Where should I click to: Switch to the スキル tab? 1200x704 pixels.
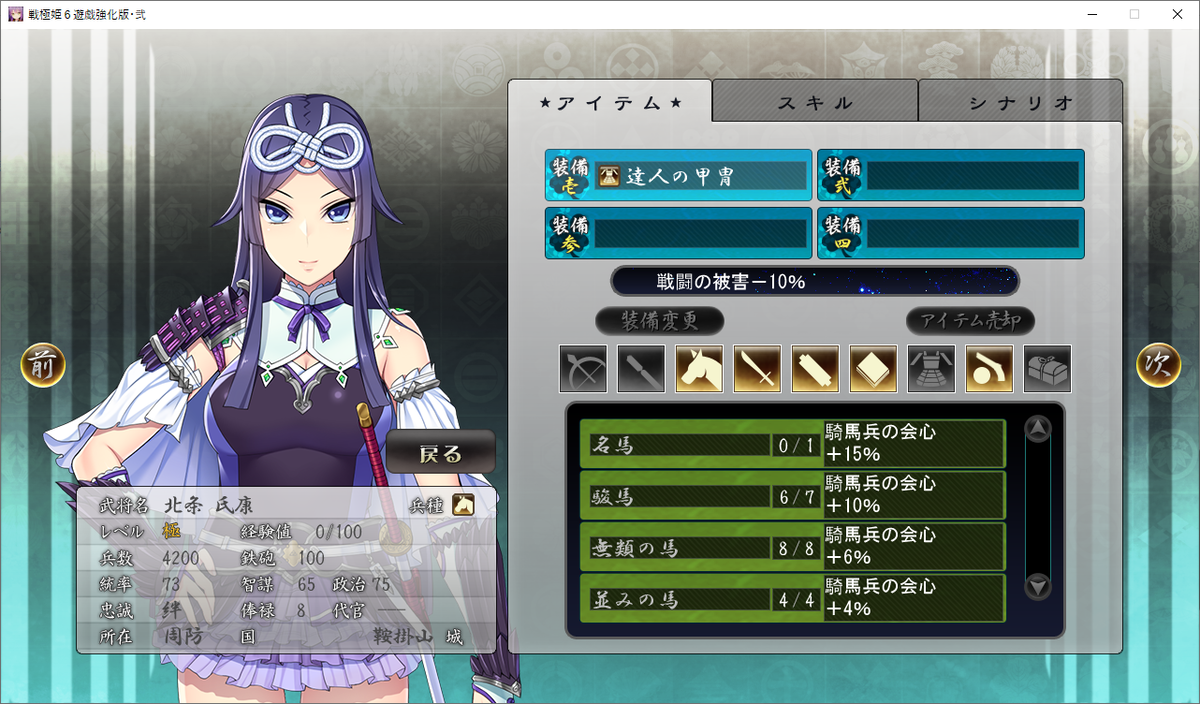(x=815, y=102)
